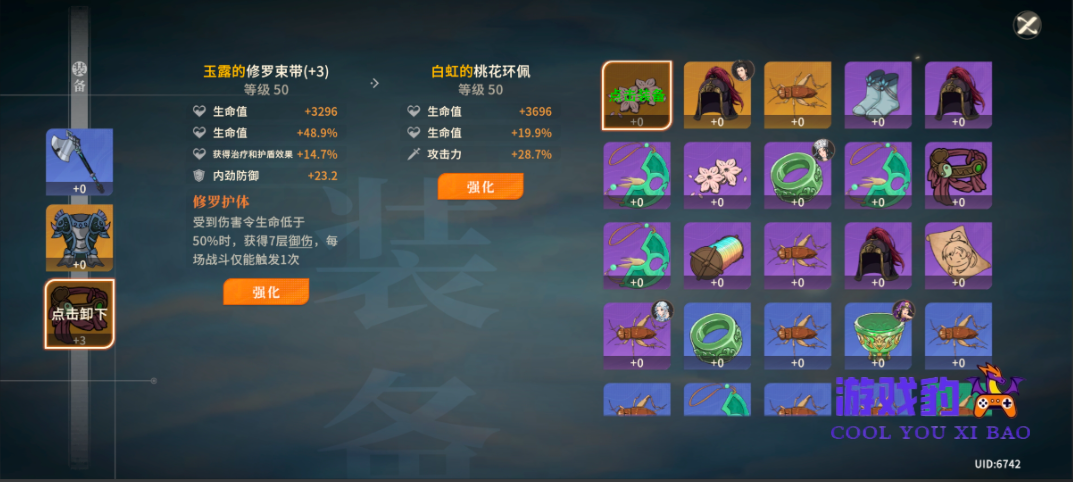Close the equipment screen
Screen dimensions: 1073x482
[1027, 25]
